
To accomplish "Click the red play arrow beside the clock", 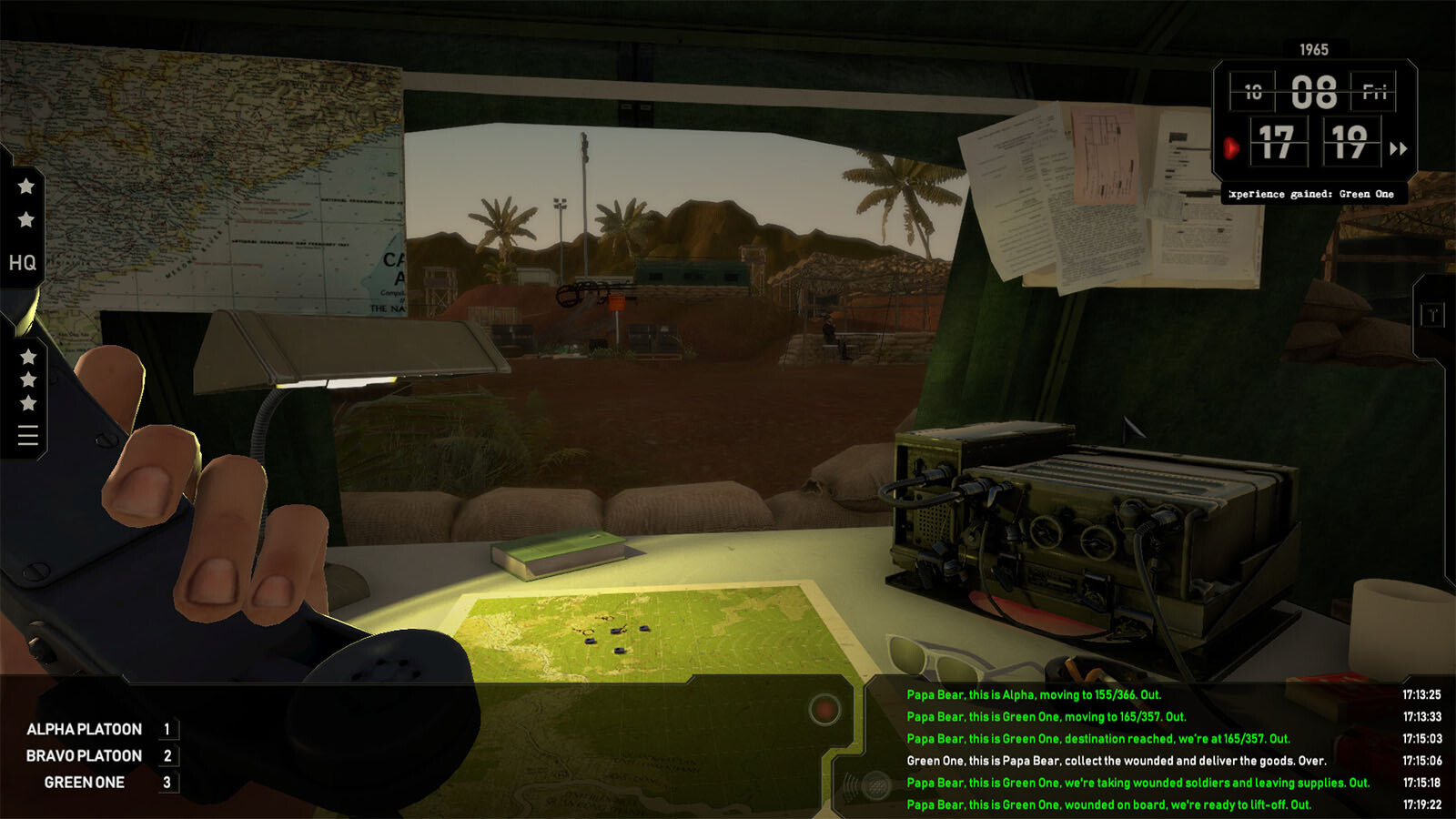I will (x=1231, y=147).
